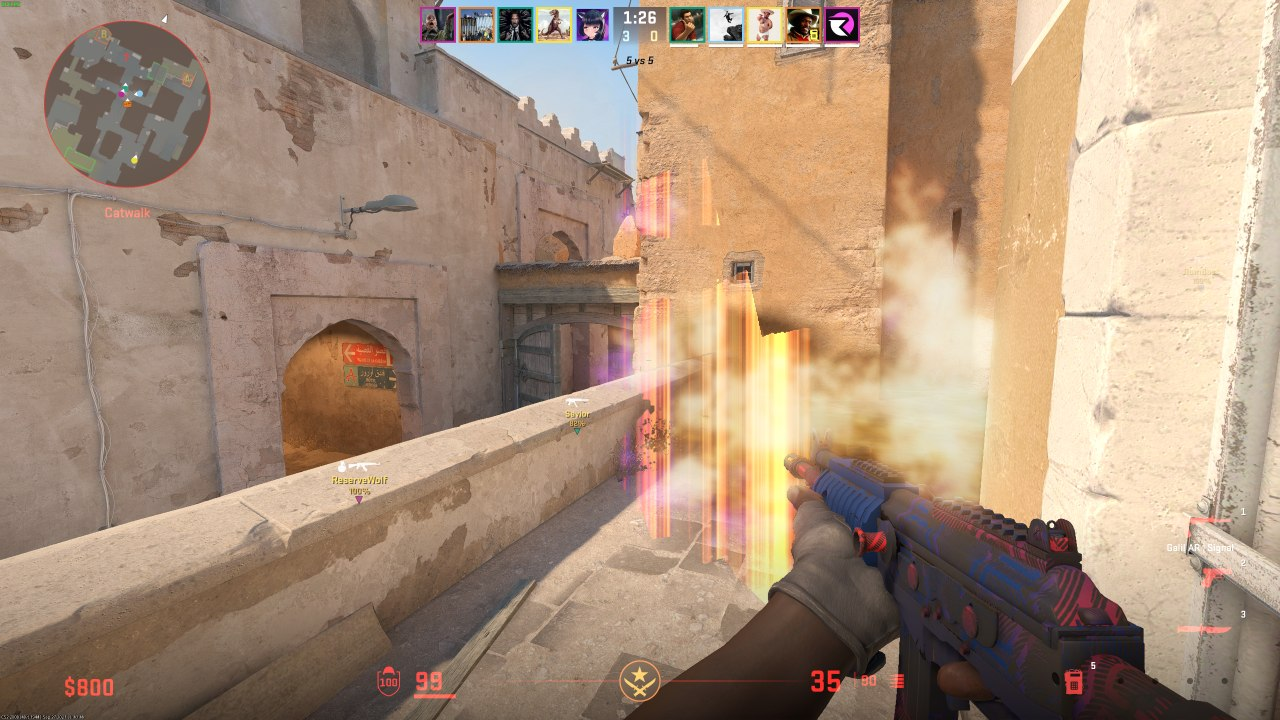Select the armor shield icon showing 100
The image size is (1280, 720).
pos(388,684)
